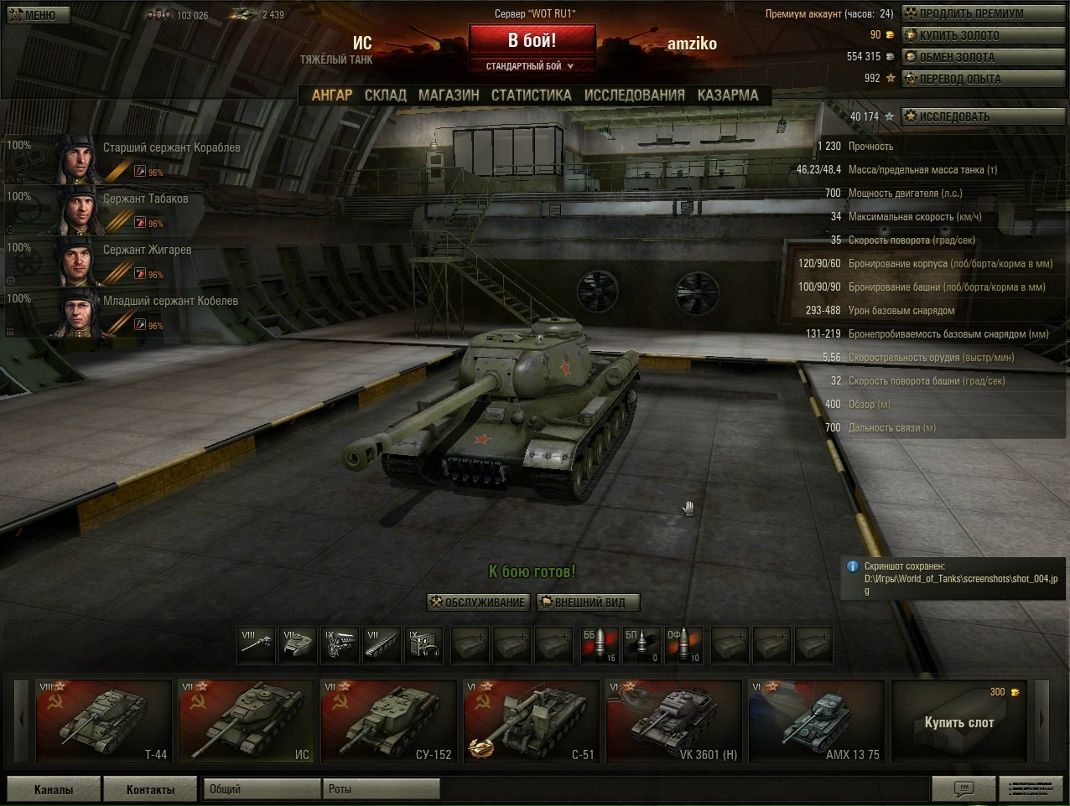Open the battle type dropdown Стандартный бой
This screenshot has width=1070, height=806.
531,66
